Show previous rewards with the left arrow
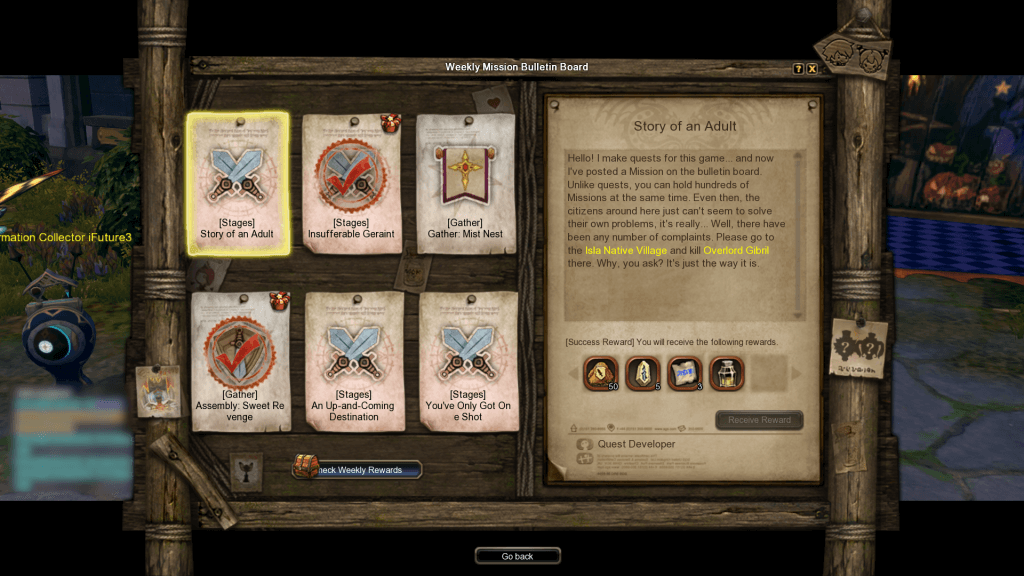1024x576 pixels. [573, 374]
